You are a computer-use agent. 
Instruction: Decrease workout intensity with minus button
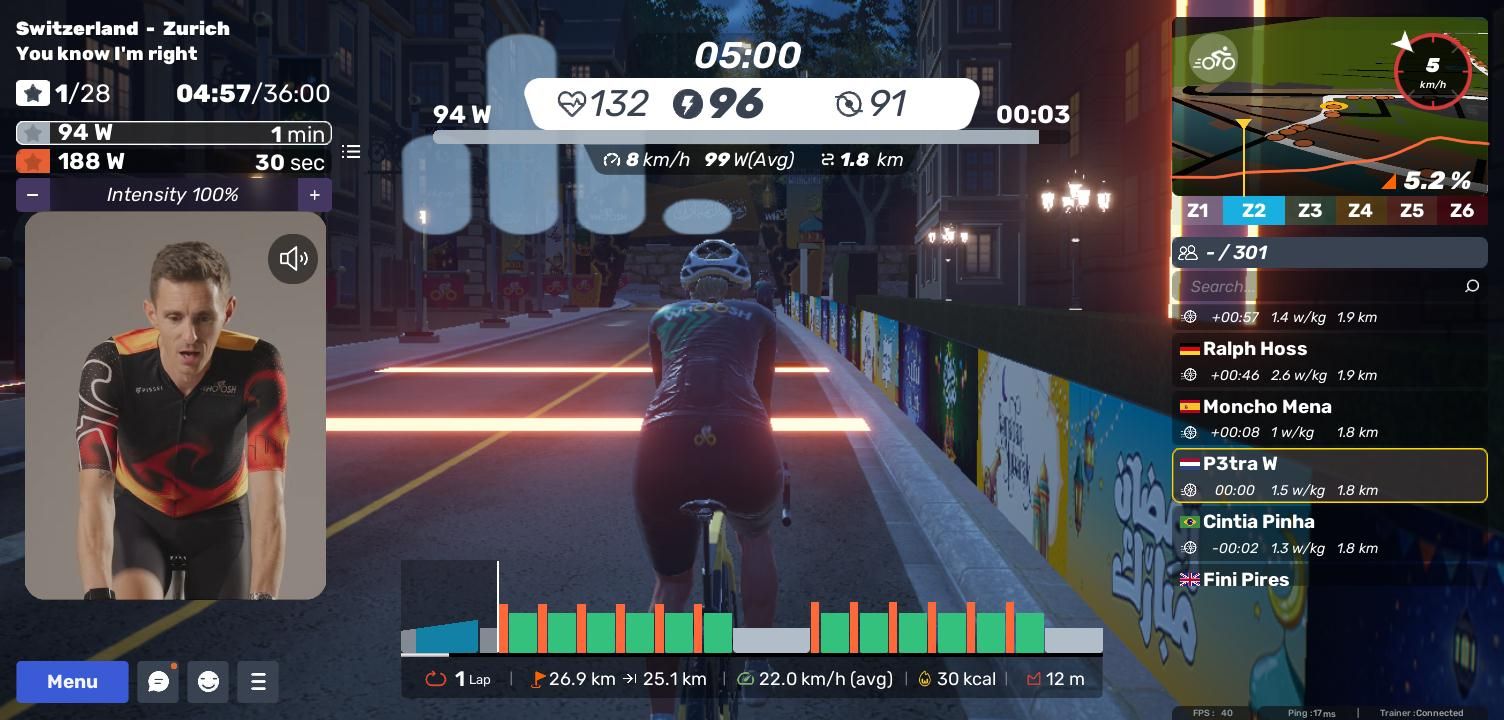[x=33, y=195]
